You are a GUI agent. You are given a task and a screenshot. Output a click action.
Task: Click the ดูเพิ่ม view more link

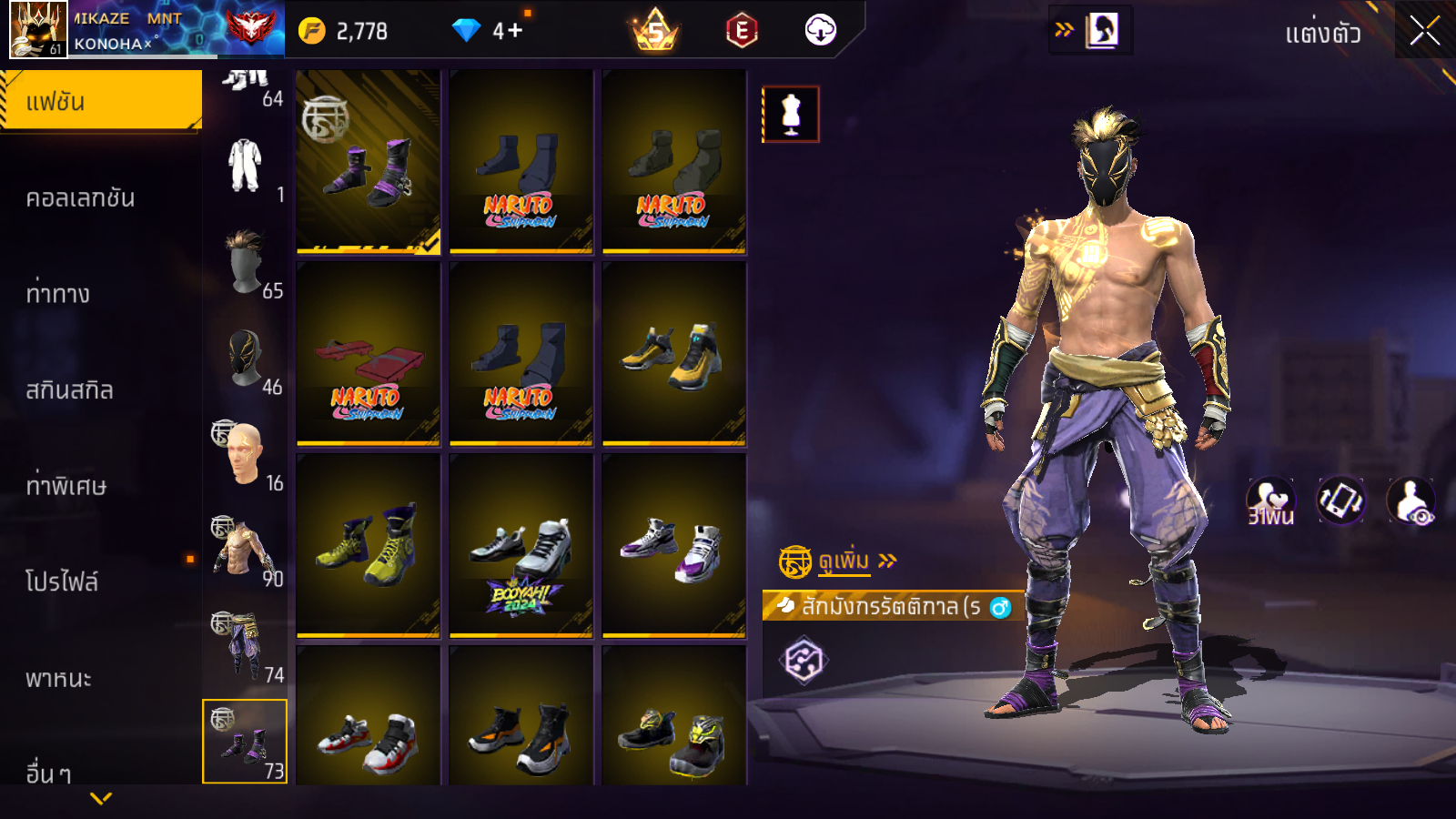[x=844, y=561]
